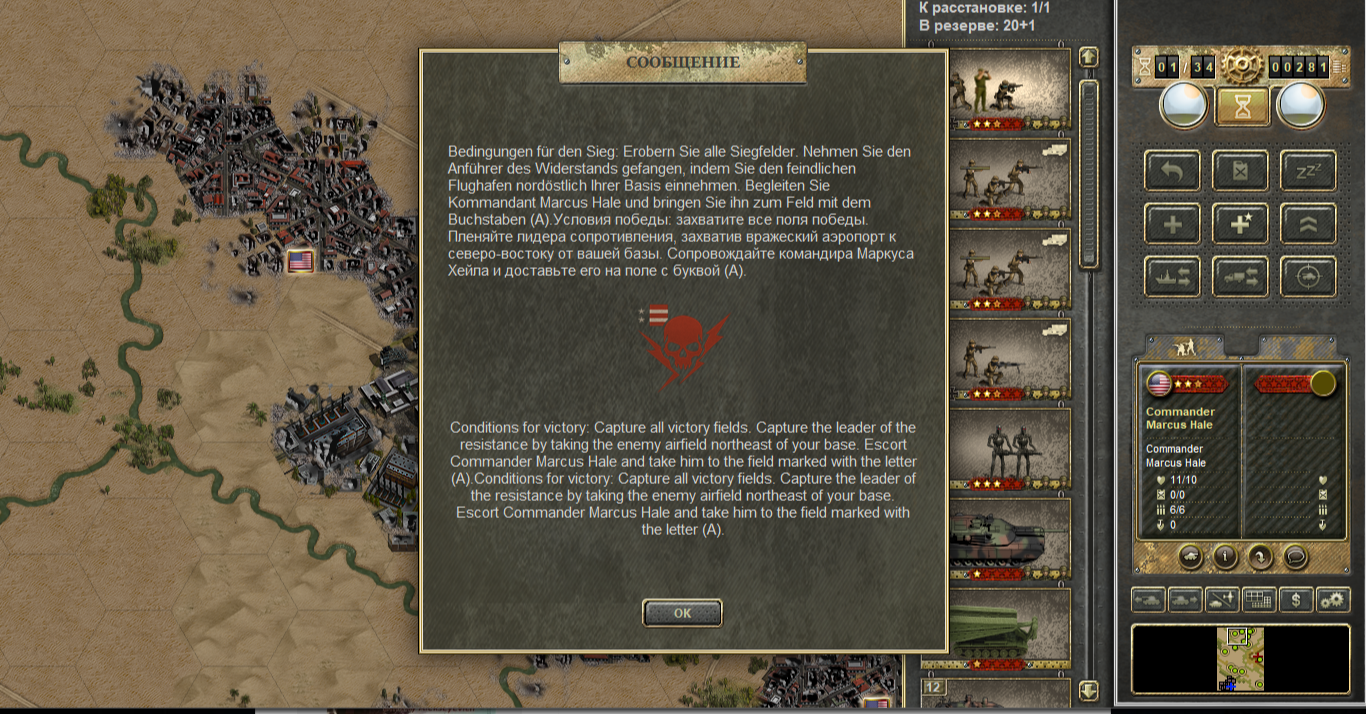Open the speech bubble message log
This screenshot has width=1366, height=714.
[x=1295, y=556]
